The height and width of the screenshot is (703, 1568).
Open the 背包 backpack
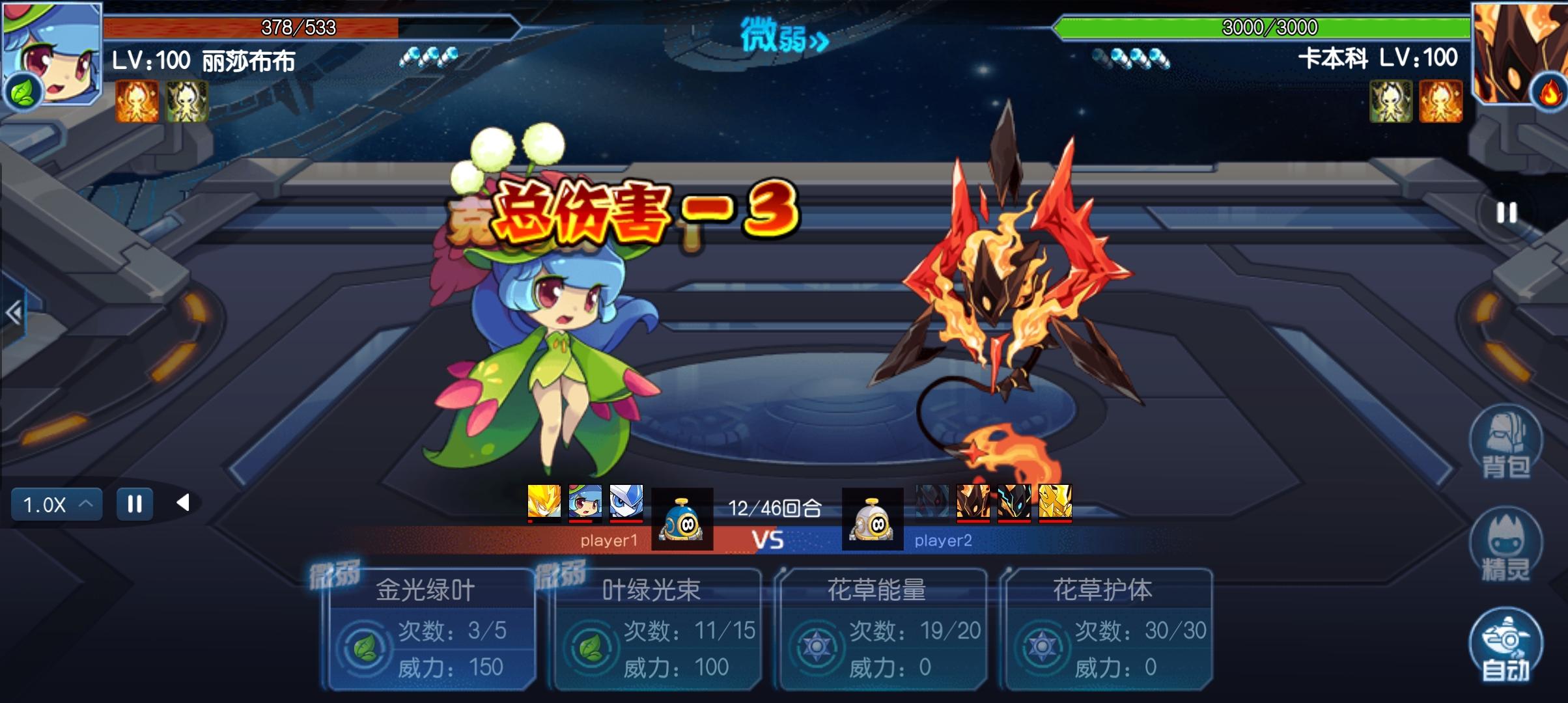click(1505, 443)
